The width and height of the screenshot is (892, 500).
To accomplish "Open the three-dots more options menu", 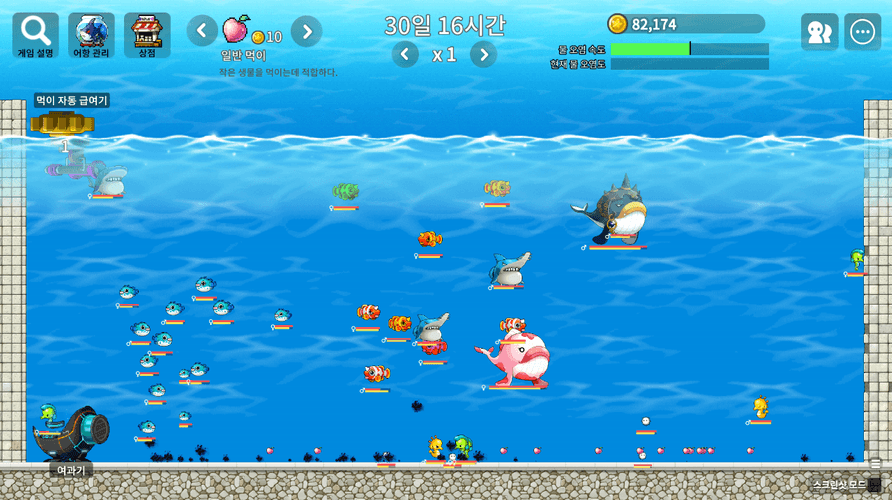I will (x=862, y=32).
